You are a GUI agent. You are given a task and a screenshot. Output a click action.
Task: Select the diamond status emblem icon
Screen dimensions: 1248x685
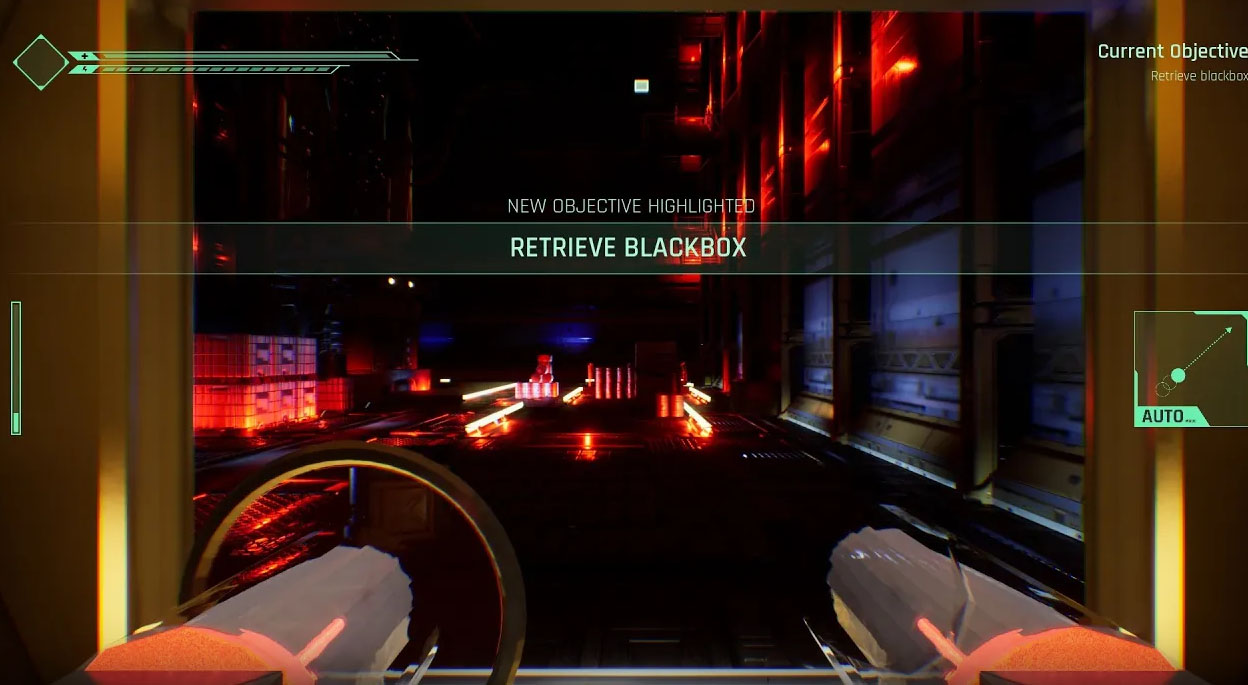[40, 62]
